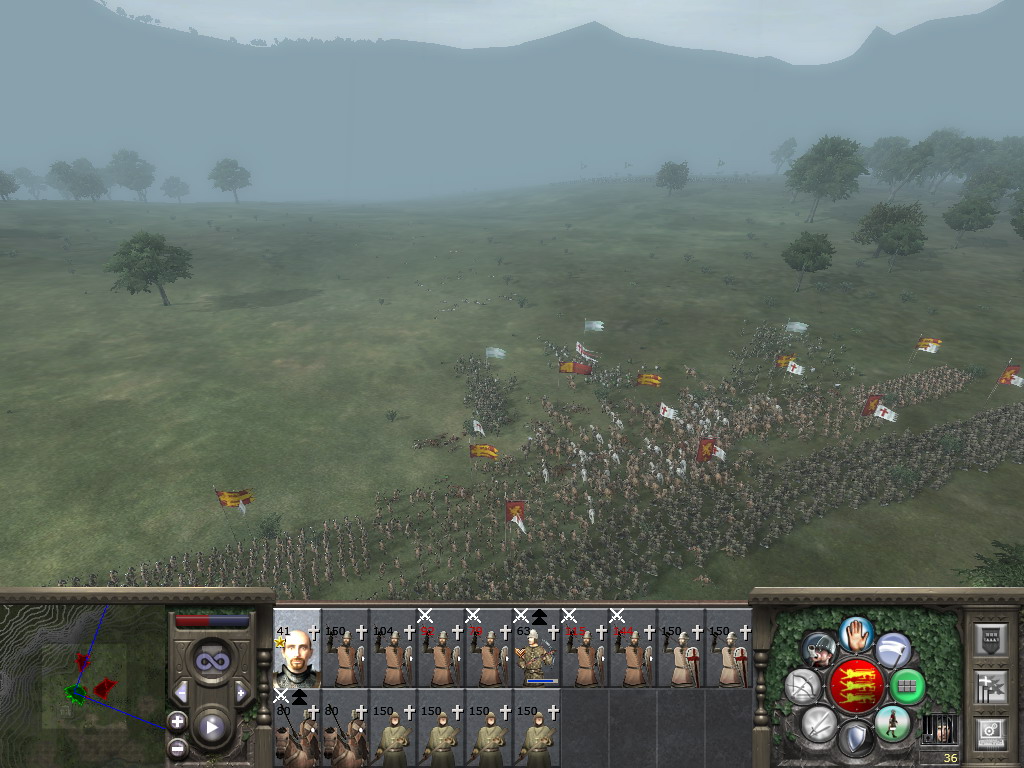The height and width of the screenshot is (768, 1024).
Task: Increase the battle game speed
Action: (x=241, y=692)
